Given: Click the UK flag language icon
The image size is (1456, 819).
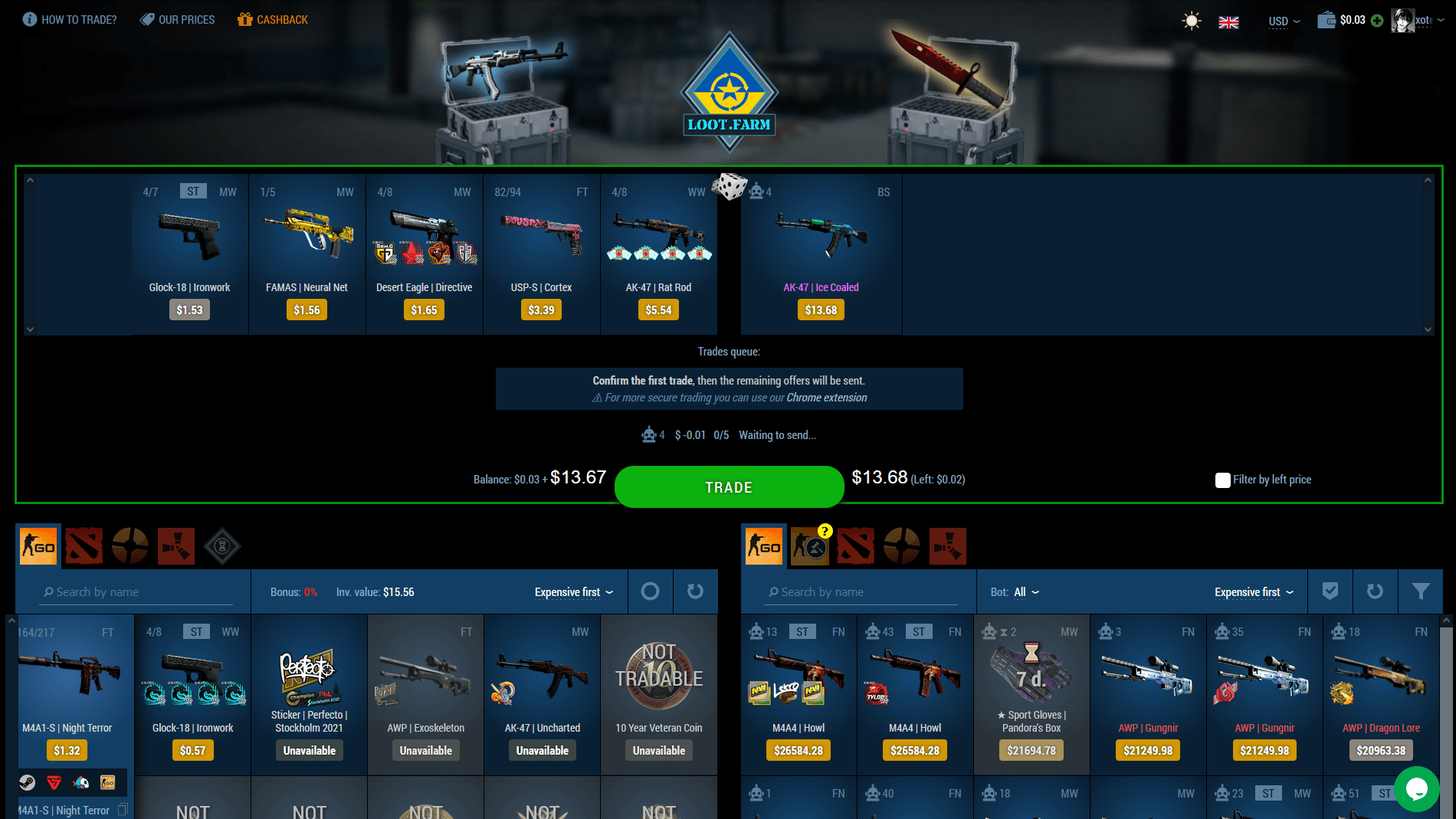Looking at the screenshot, I should (1228, 22).
